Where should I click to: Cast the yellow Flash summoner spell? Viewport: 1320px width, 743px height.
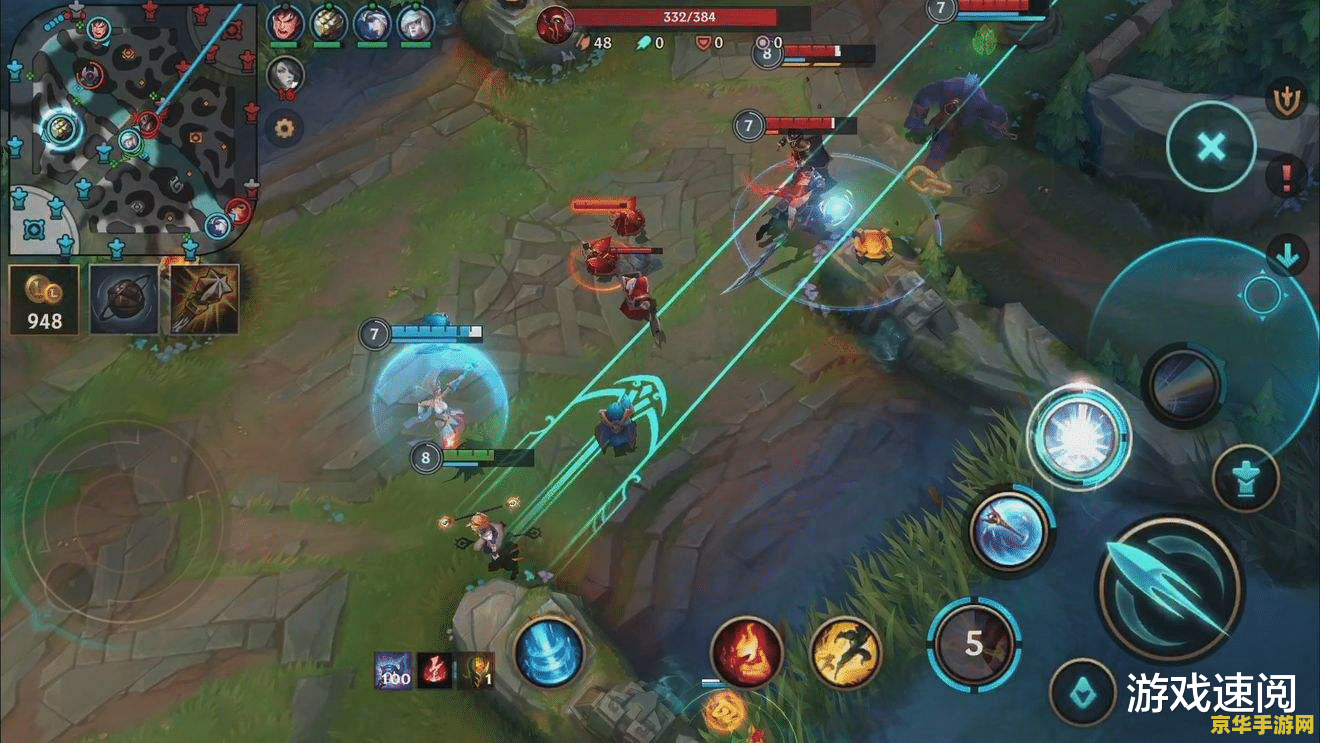pos(844,651)
